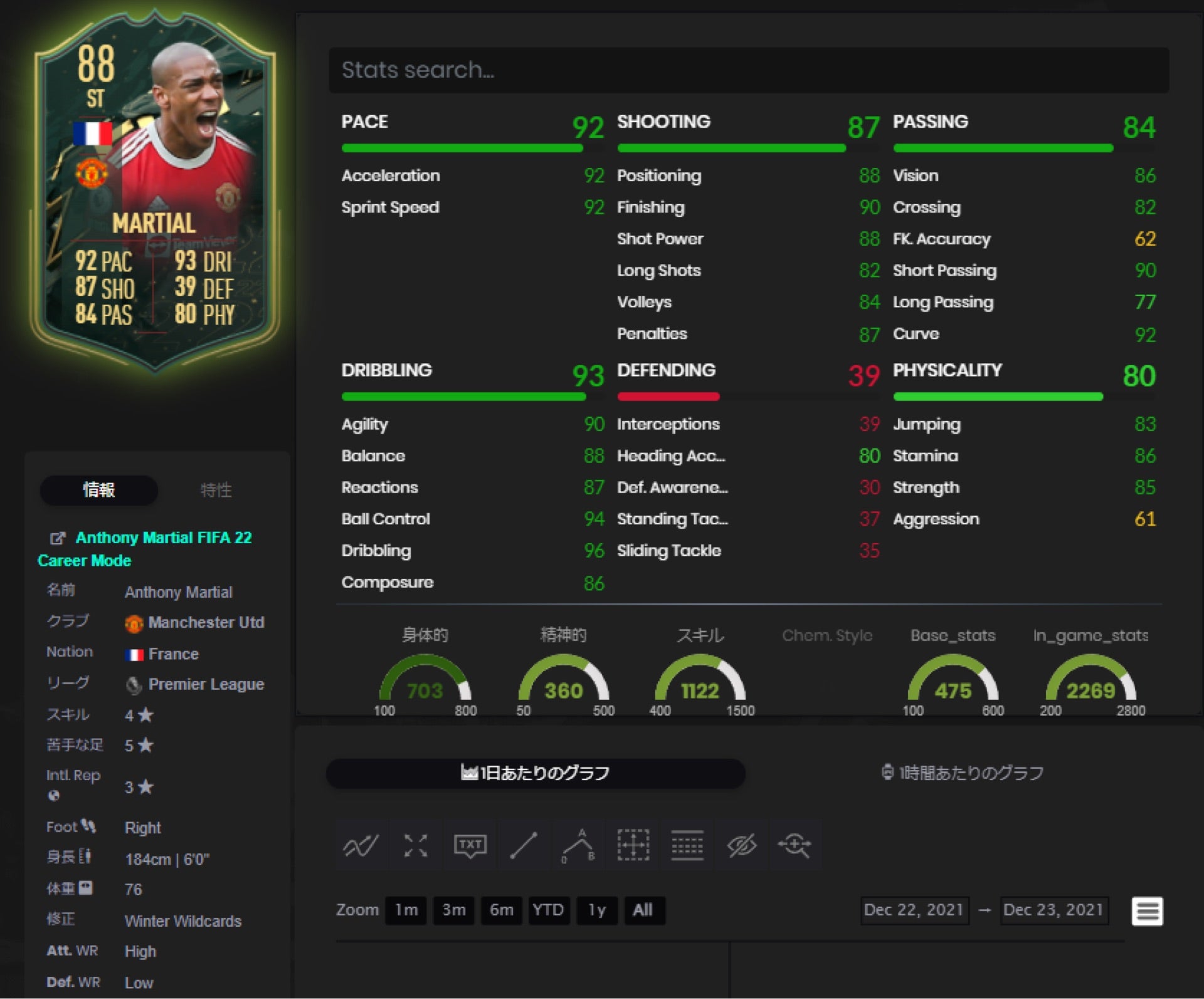This screenshot has width=1204, height=999.
Task: Click the Stats search field
Action: click(748, 70)
